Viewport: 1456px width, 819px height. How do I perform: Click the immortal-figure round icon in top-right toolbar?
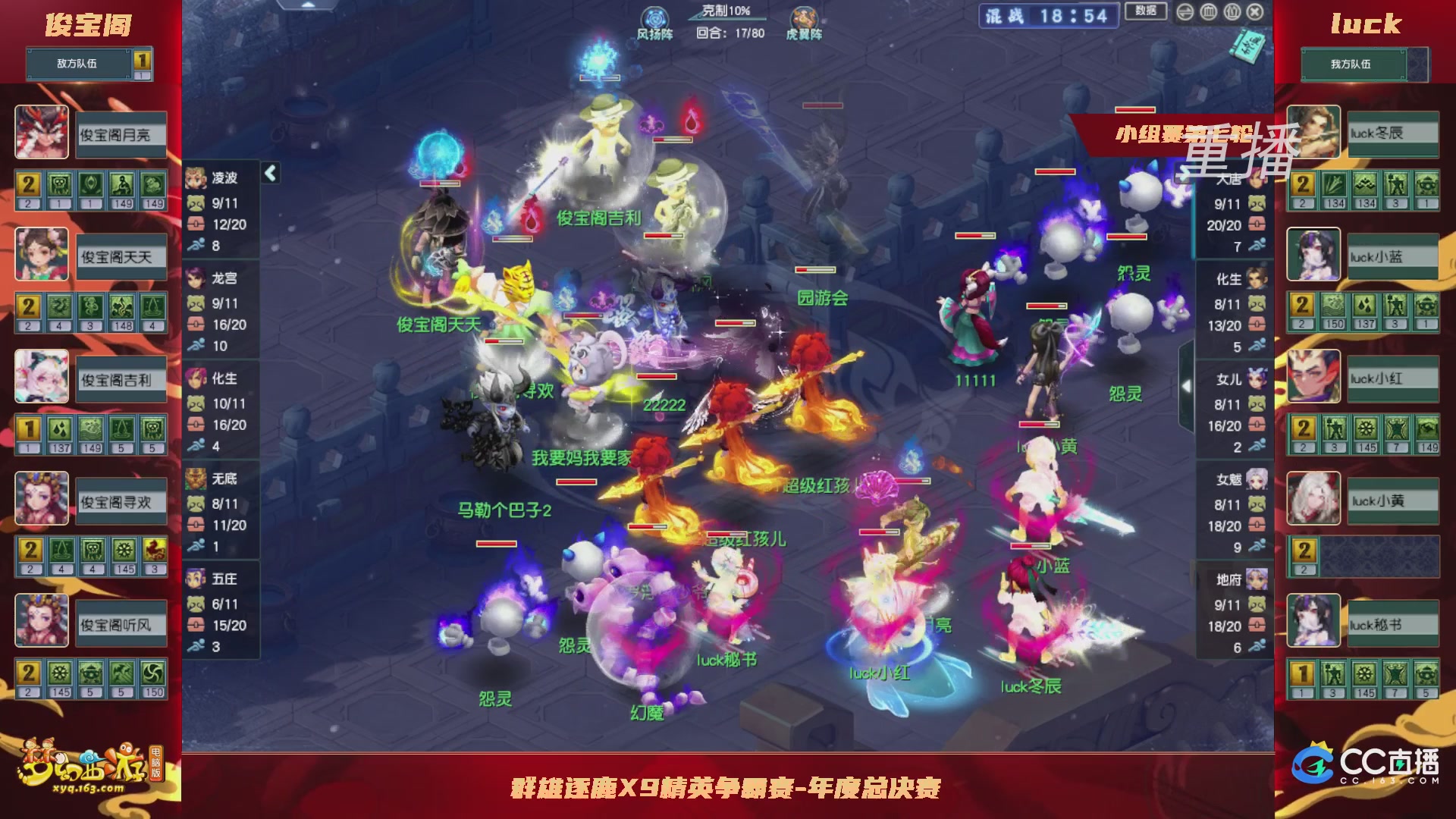(x=1232, y=11)
